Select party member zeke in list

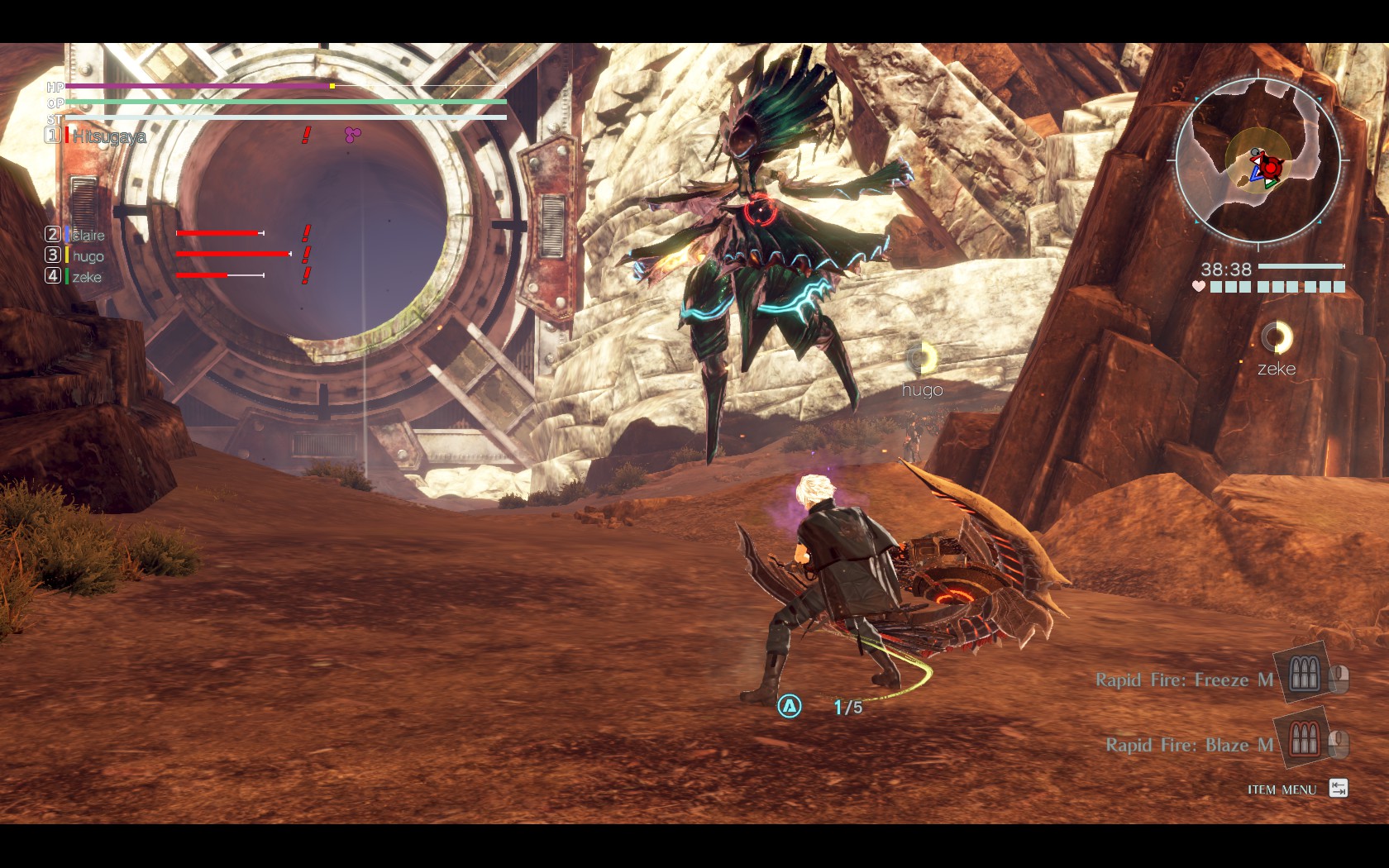click(87, 277)
